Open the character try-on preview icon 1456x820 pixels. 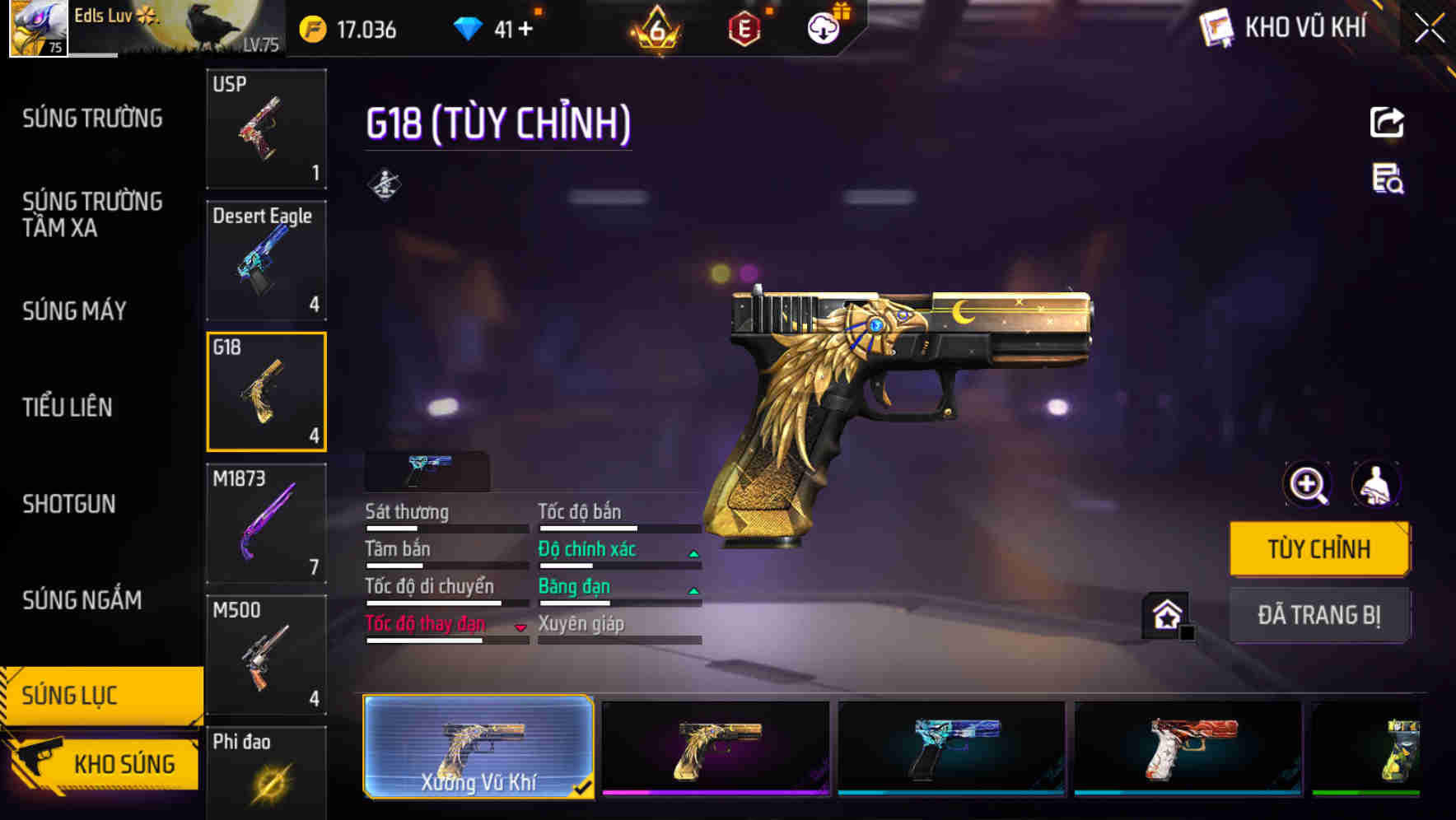tap(1379, 484)
